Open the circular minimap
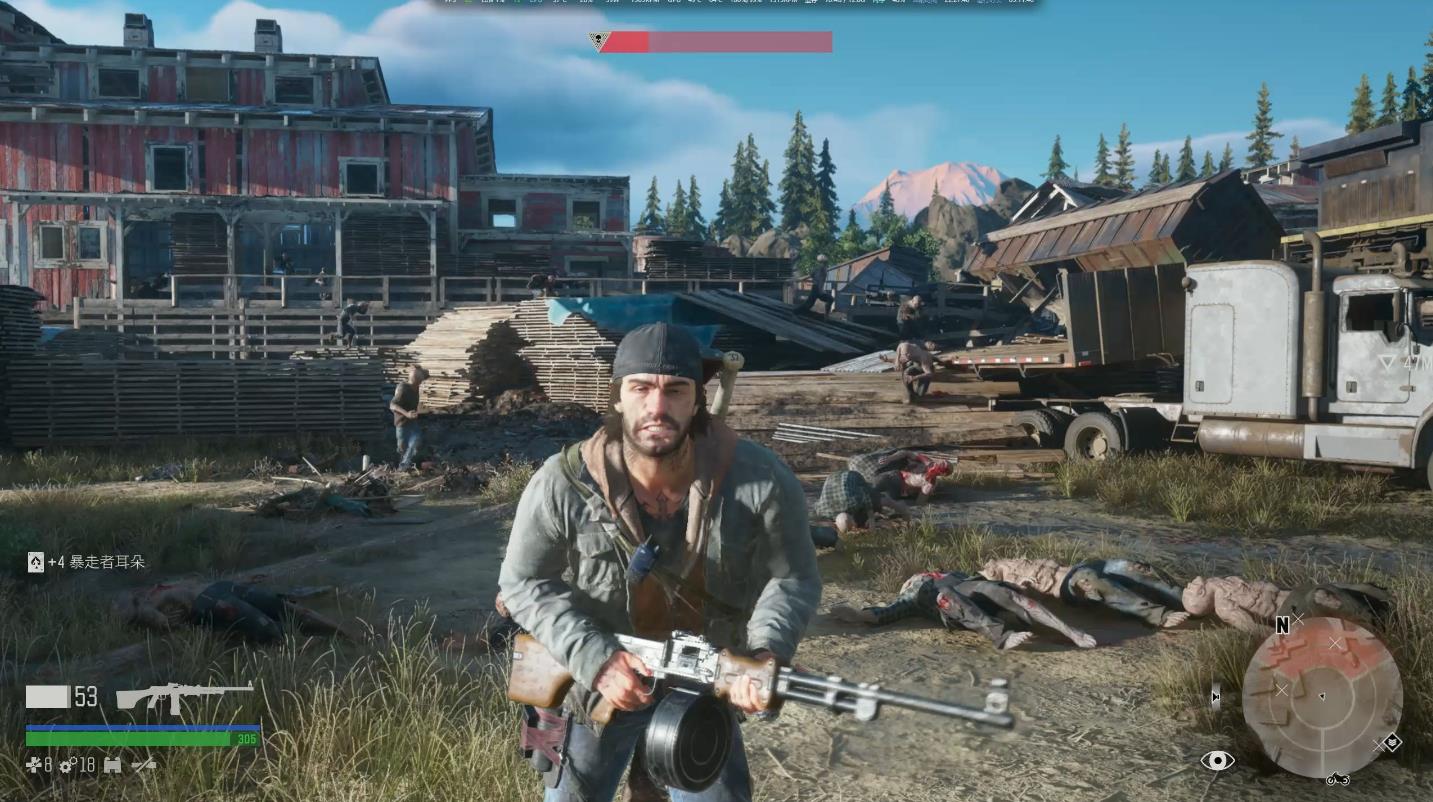The height and width of the screenshot is (802, 1433). click(1321, 697)
